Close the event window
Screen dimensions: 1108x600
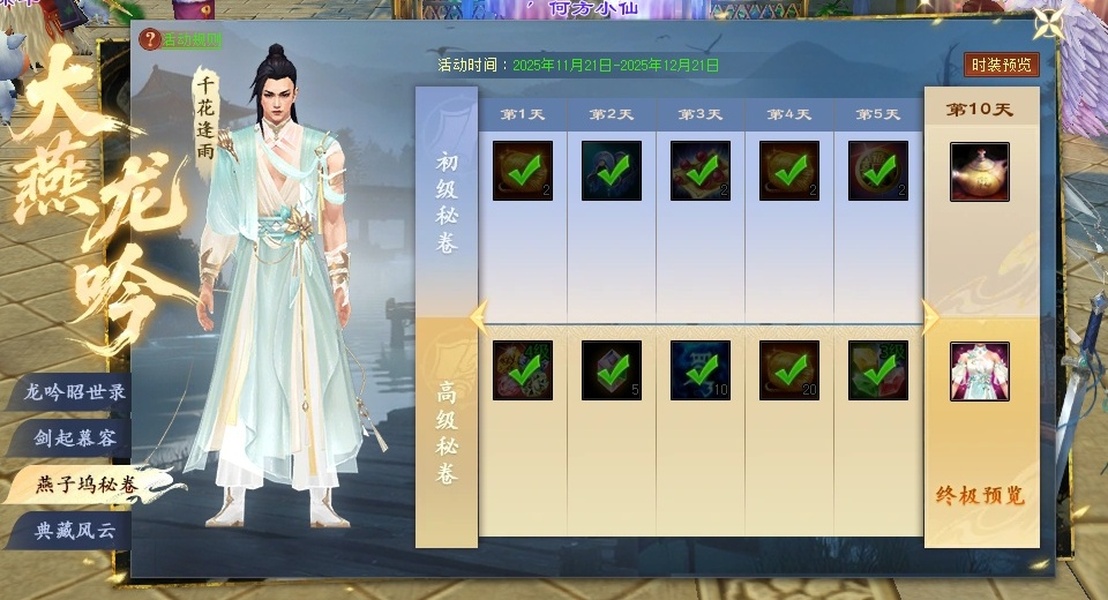1049,25
